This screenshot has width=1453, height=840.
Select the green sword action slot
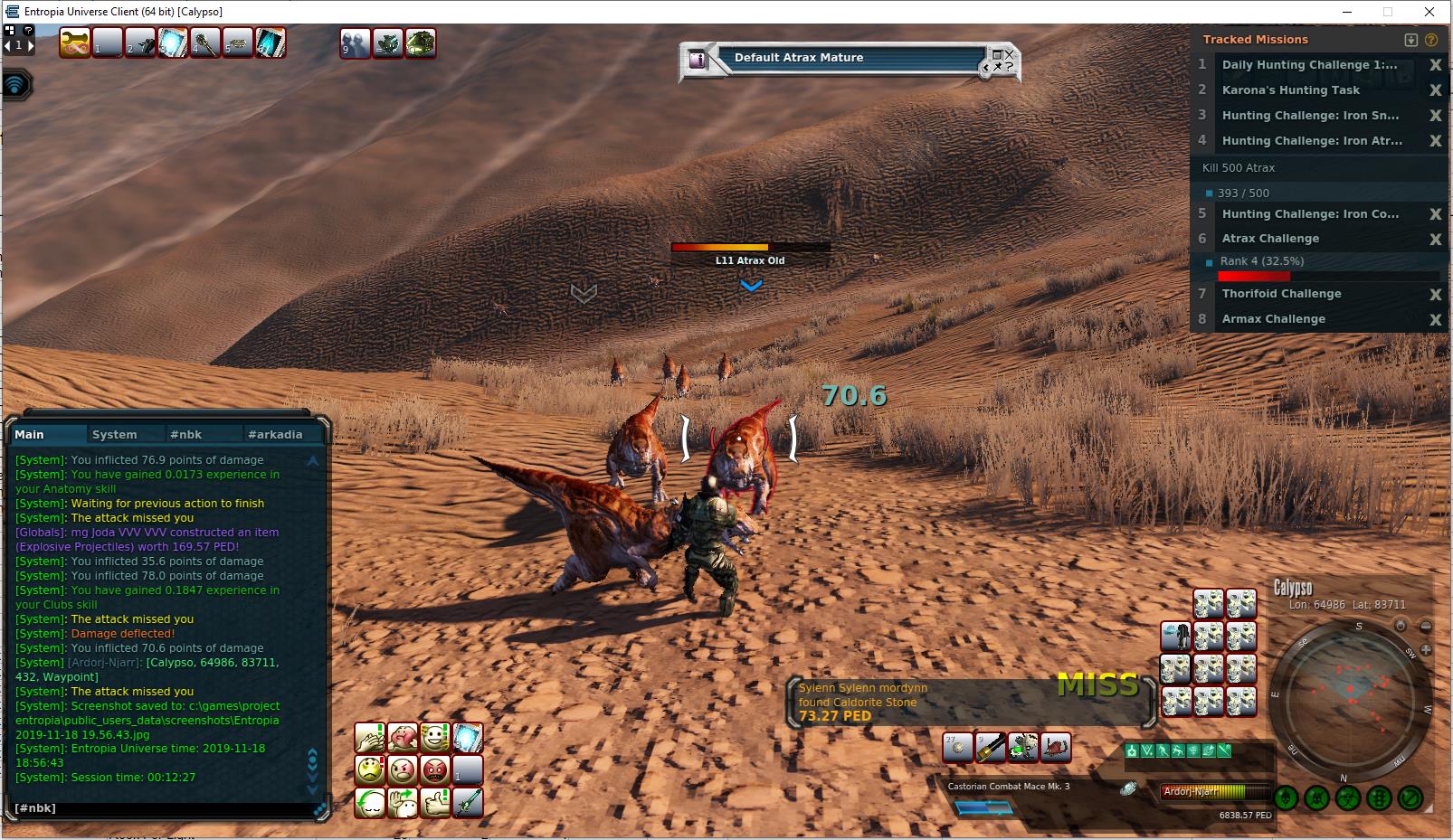click(x=468, y=802)
